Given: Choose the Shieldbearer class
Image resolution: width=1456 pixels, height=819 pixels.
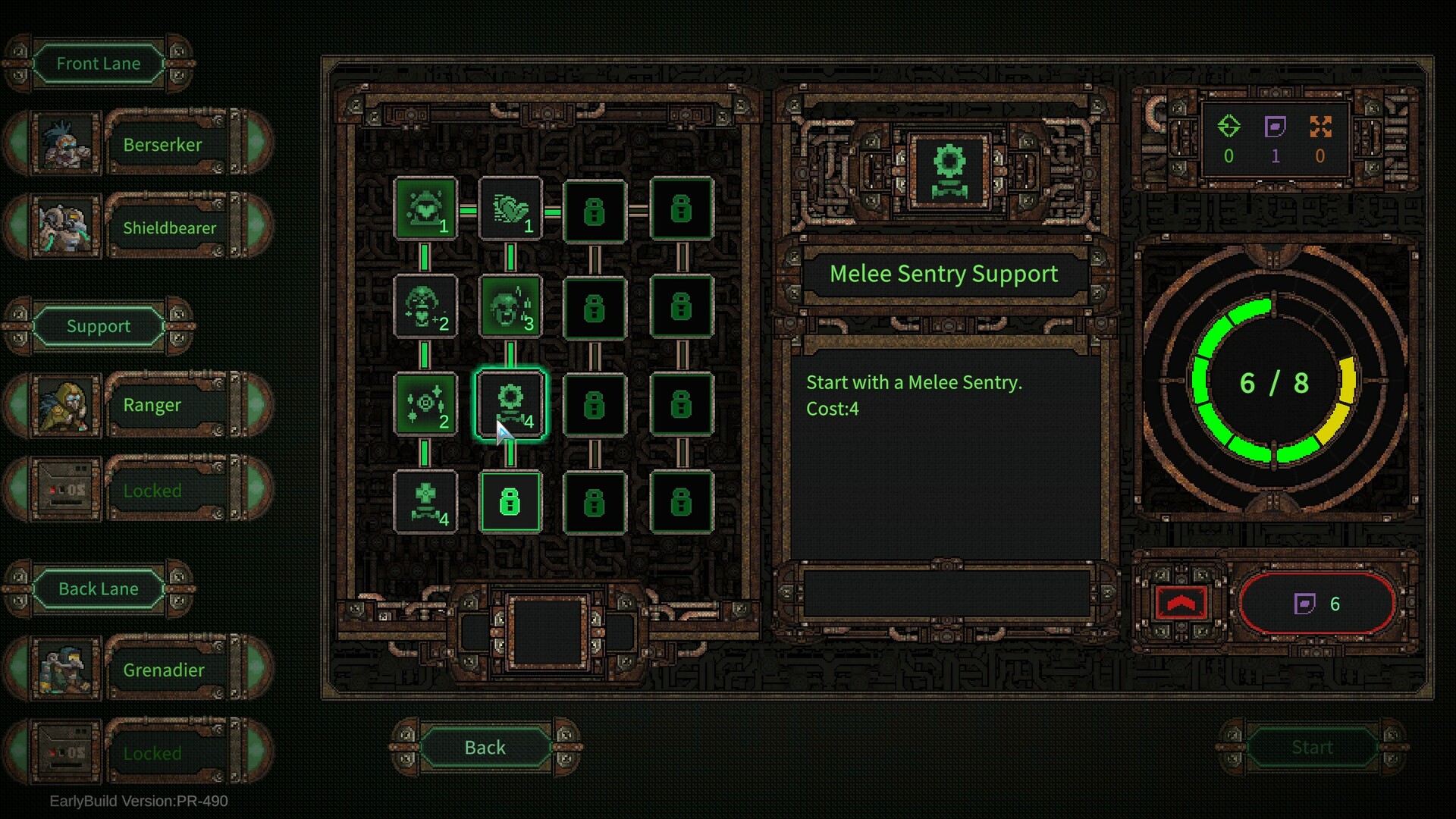Looking at the screenshot, I should point(168,227).
